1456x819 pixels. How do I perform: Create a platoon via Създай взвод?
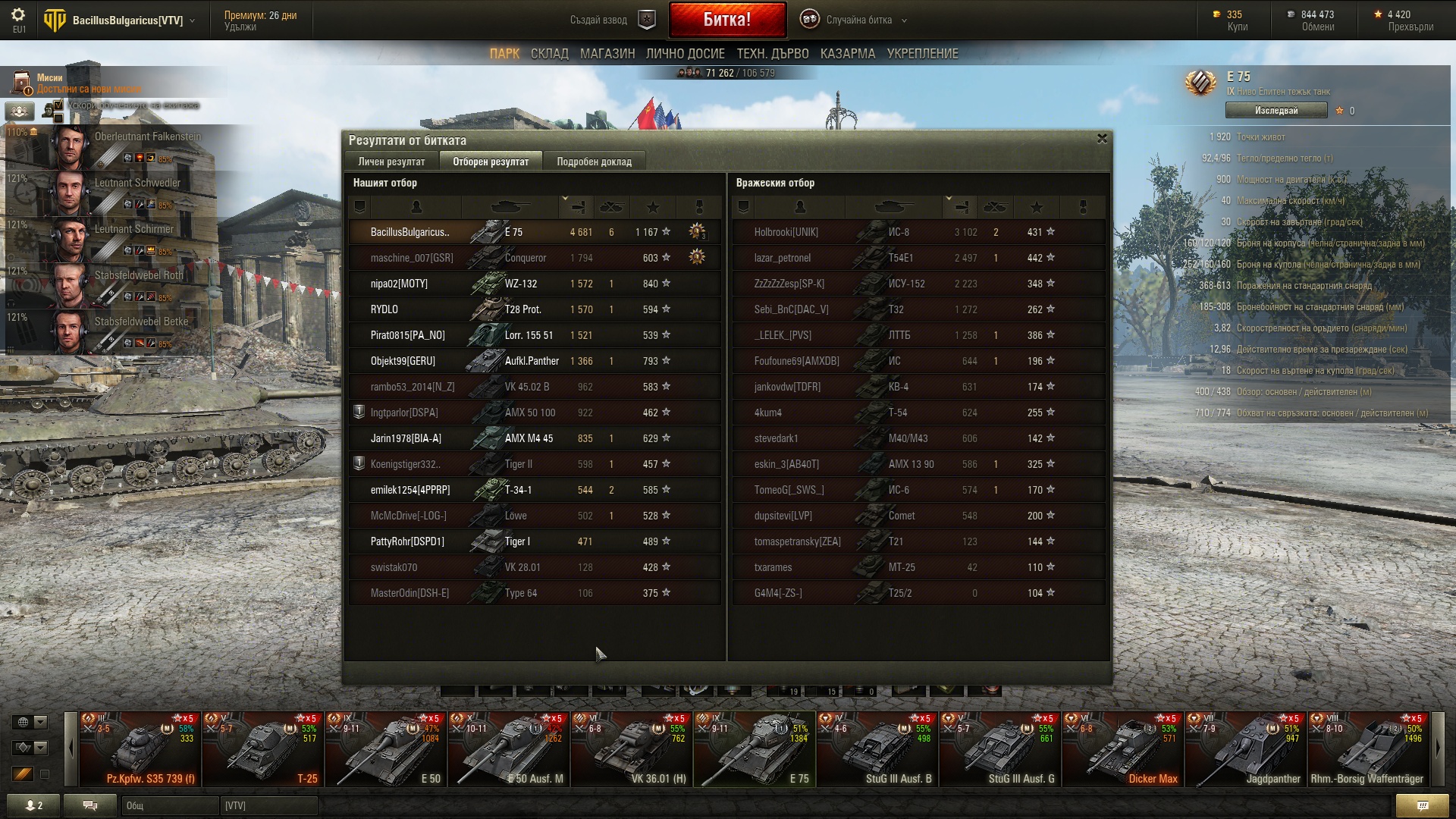(x=611, y=20)
